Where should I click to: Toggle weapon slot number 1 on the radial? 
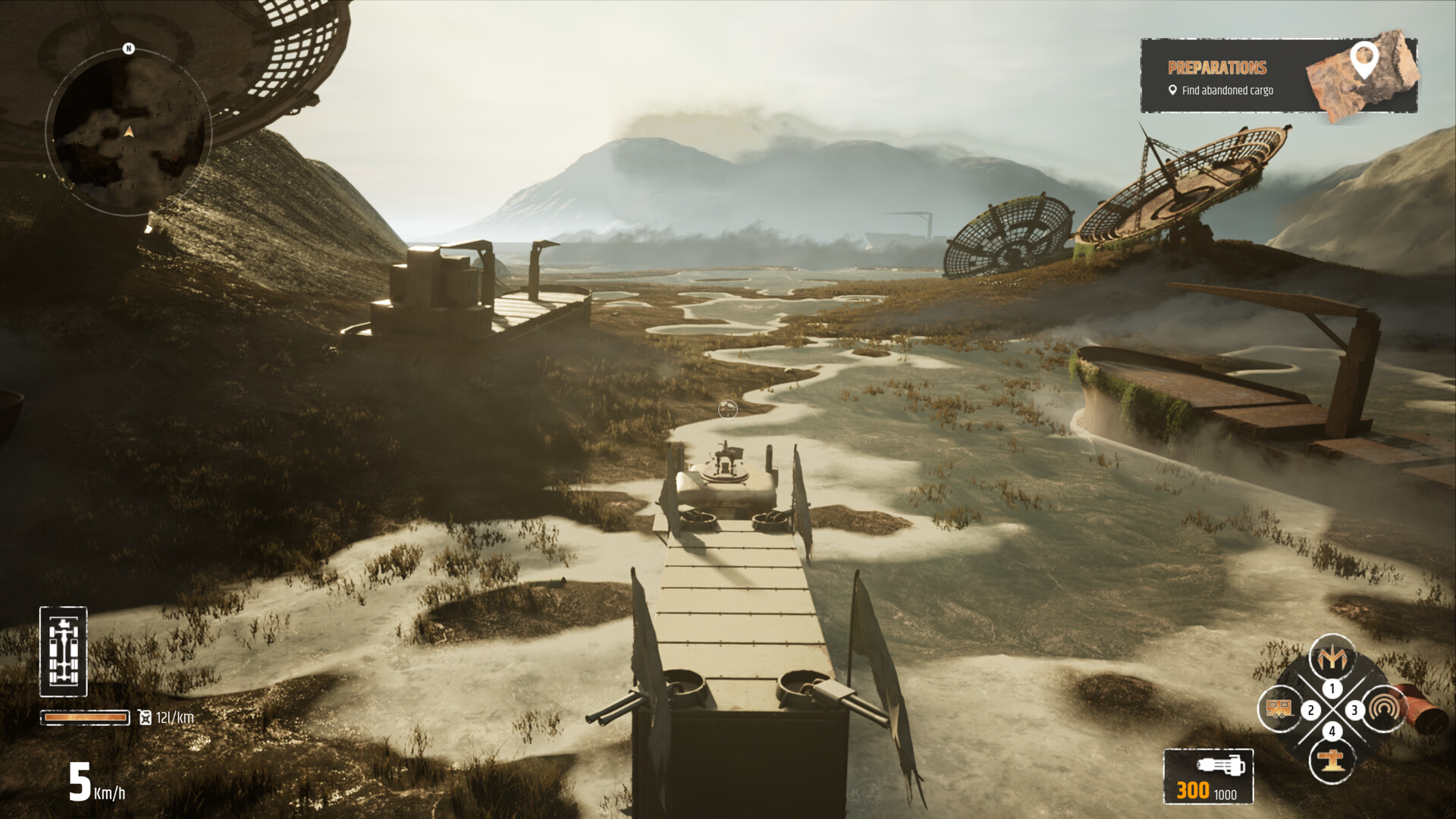point(1332,688)
